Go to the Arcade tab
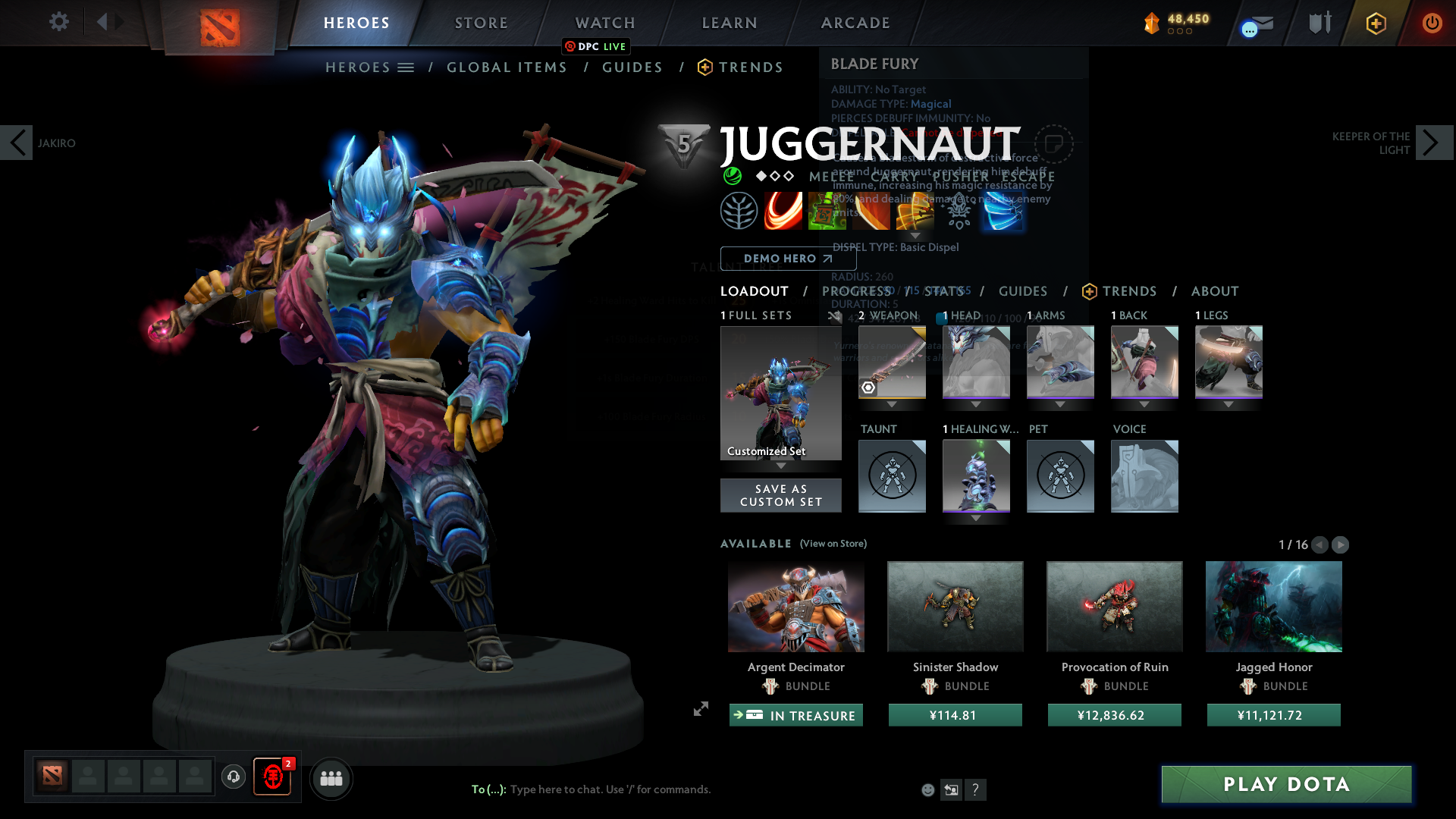The height and width of the screenshot is (819, 1456). (x=855, y=23)
